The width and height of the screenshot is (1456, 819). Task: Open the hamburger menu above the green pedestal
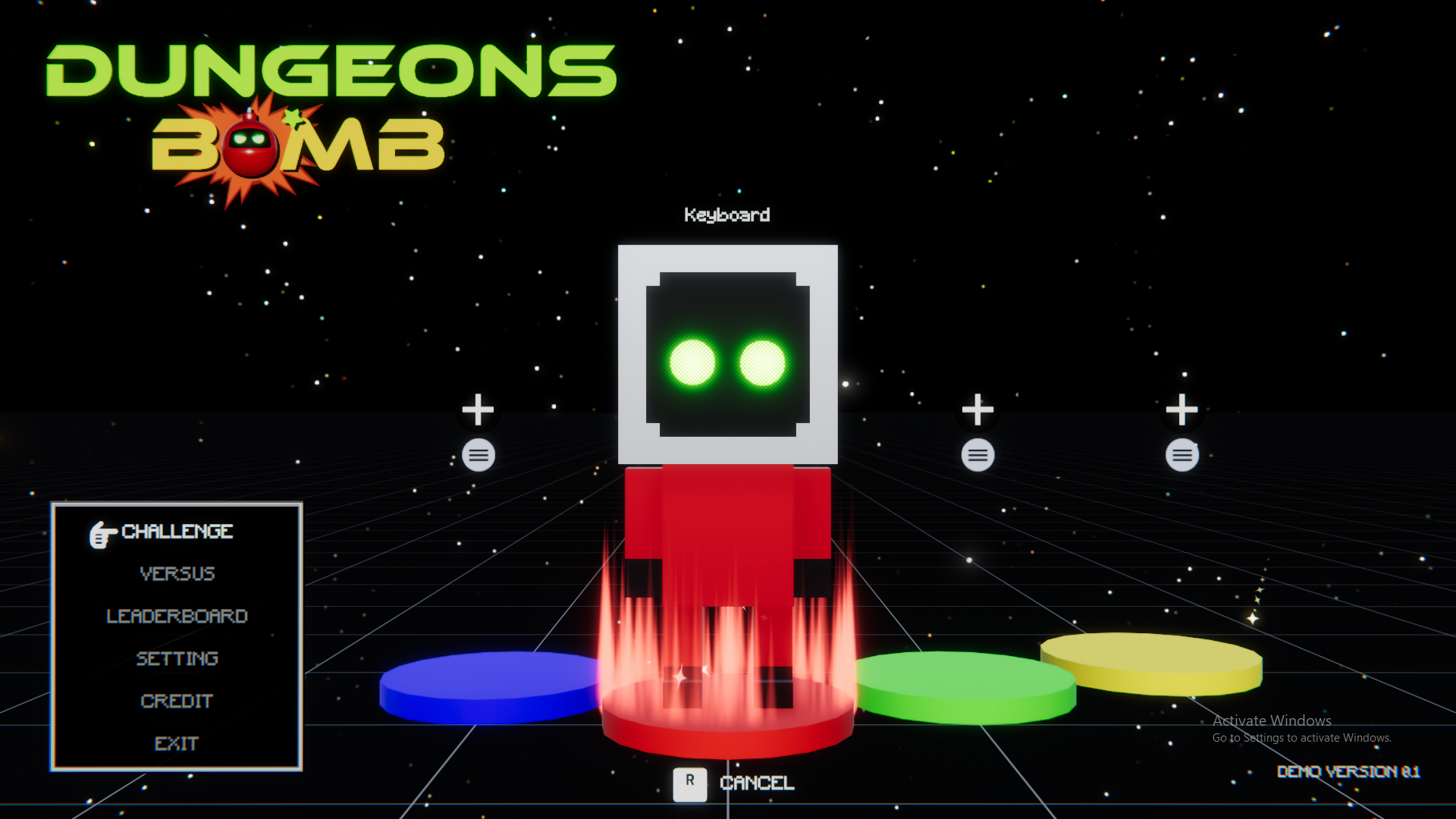point(977,455)
